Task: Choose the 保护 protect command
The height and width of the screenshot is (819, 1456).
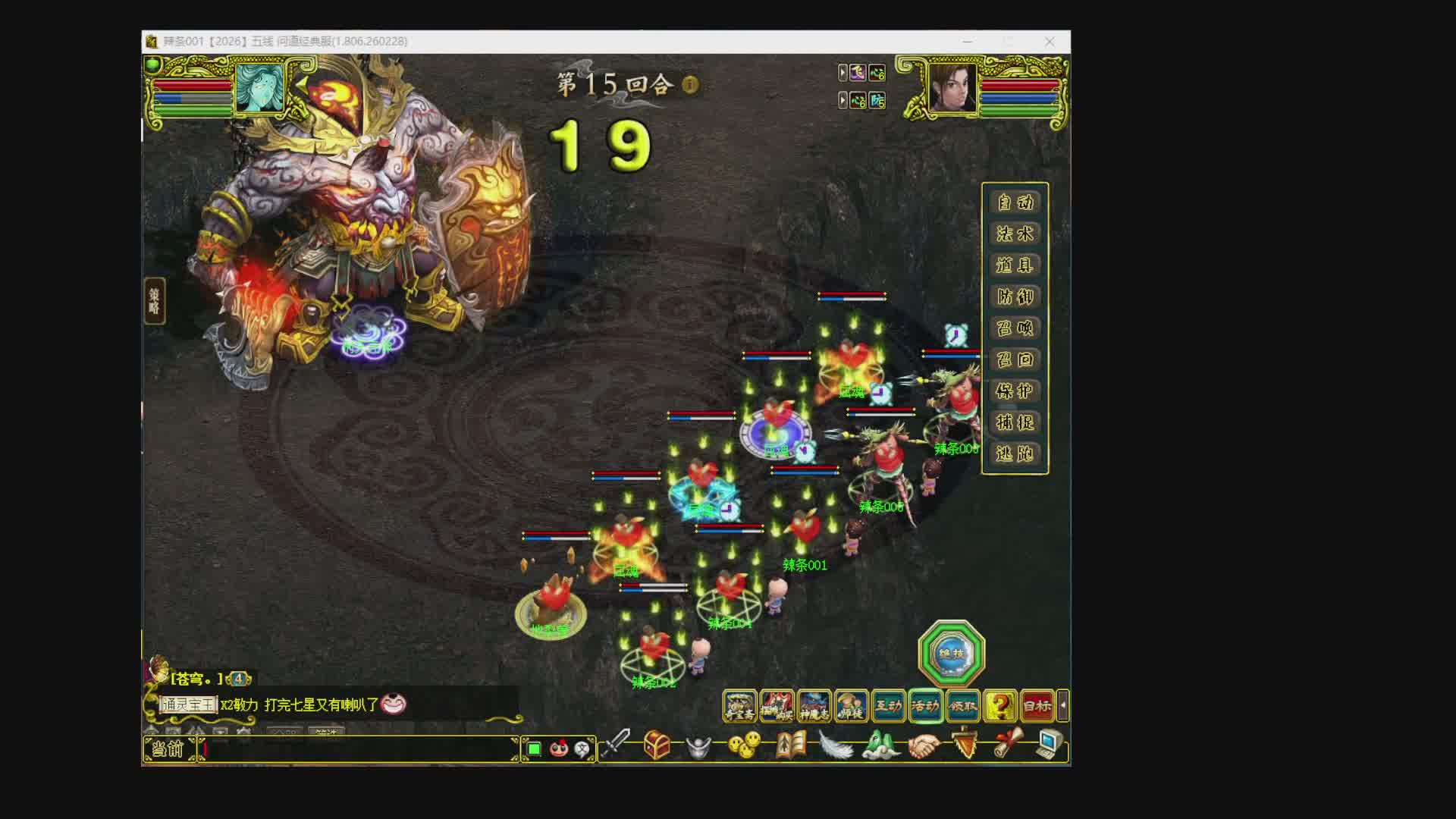Action: coord(1015,391)
